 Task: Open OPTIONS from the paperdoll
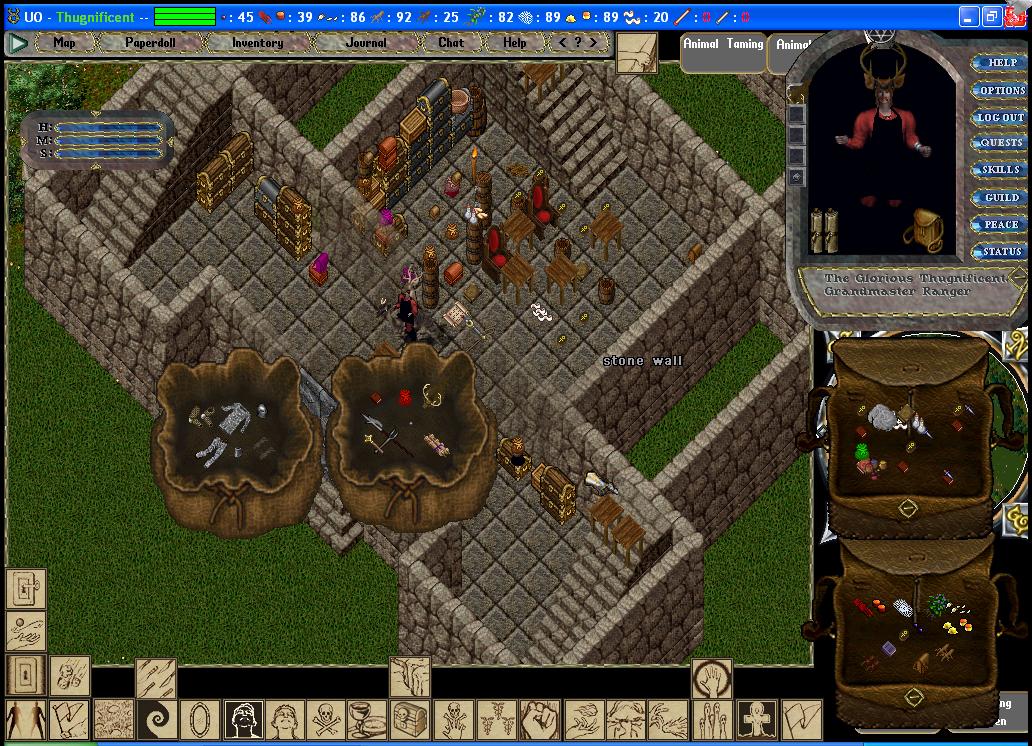point(1000,90)
